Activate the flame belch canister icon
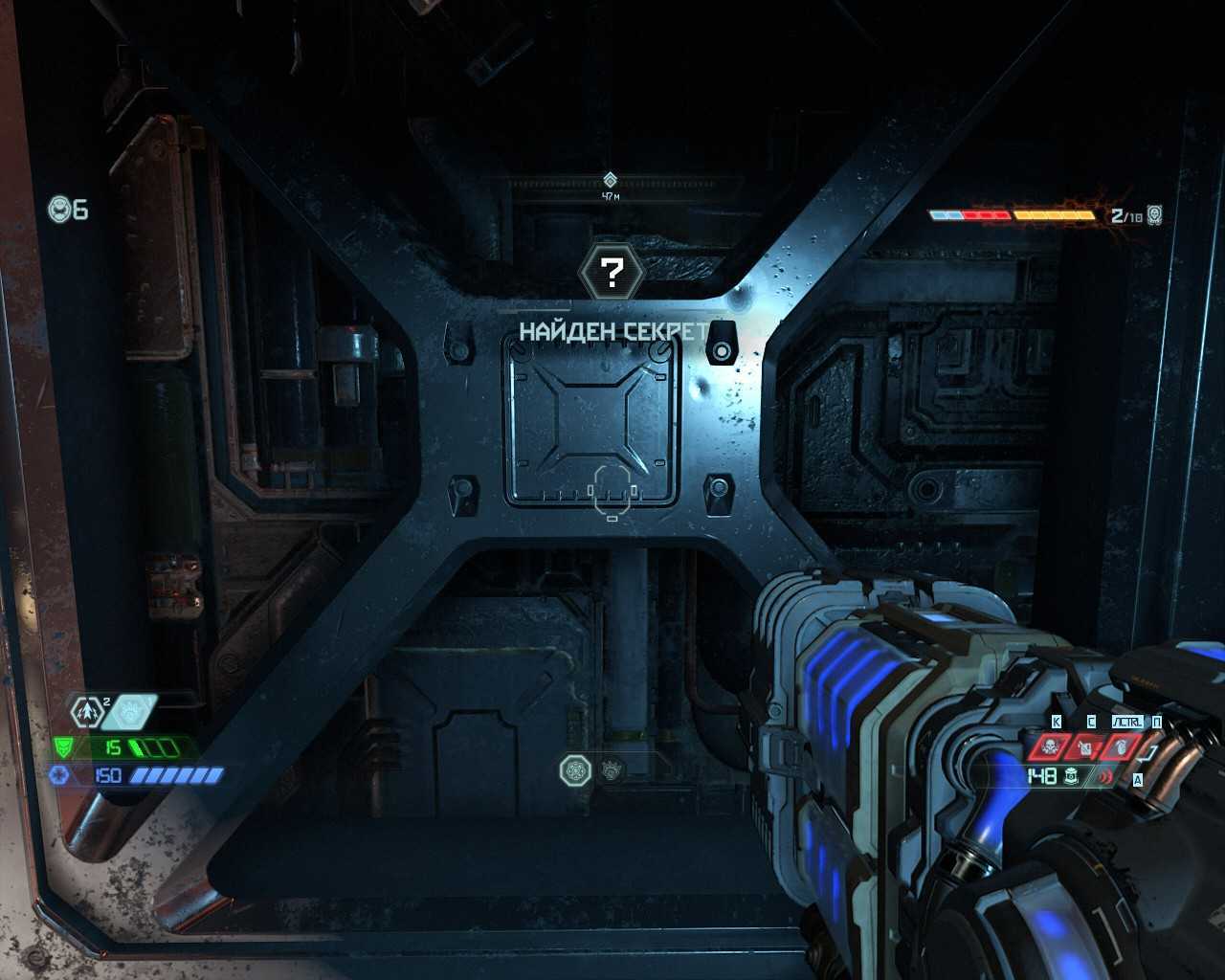This screenshot has width=1225, height=980. coord(1084,746)
